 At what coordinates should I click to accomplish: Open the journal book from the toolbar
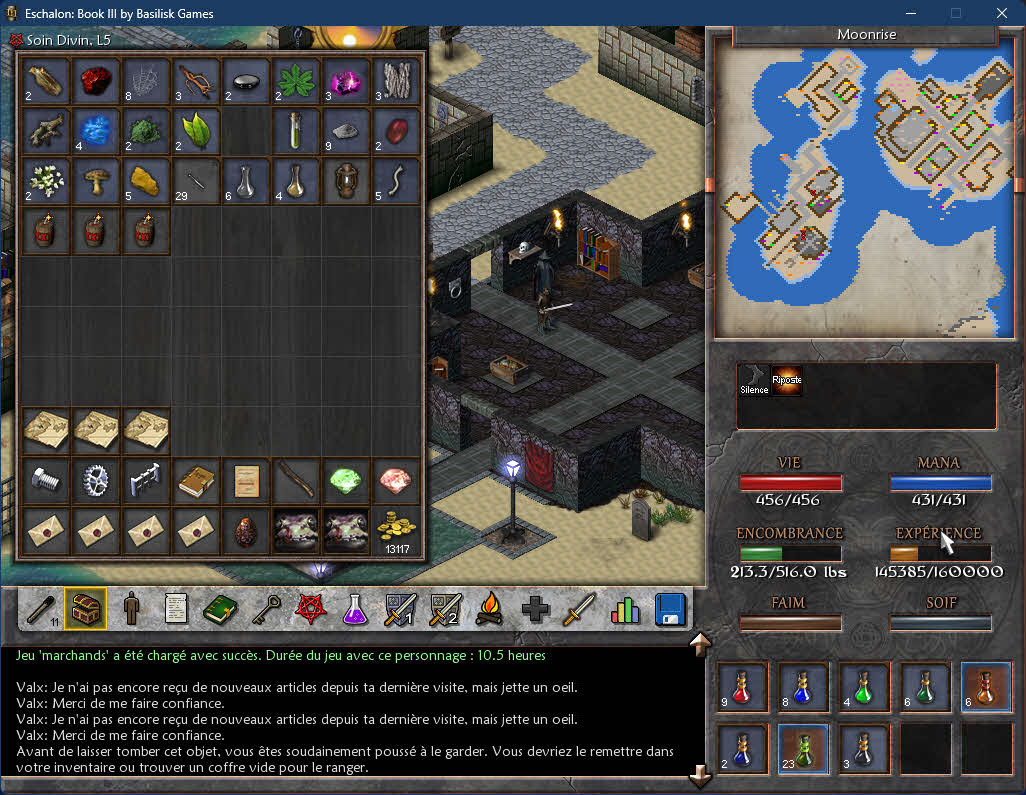pyautogui.click(x=220, y=609)
